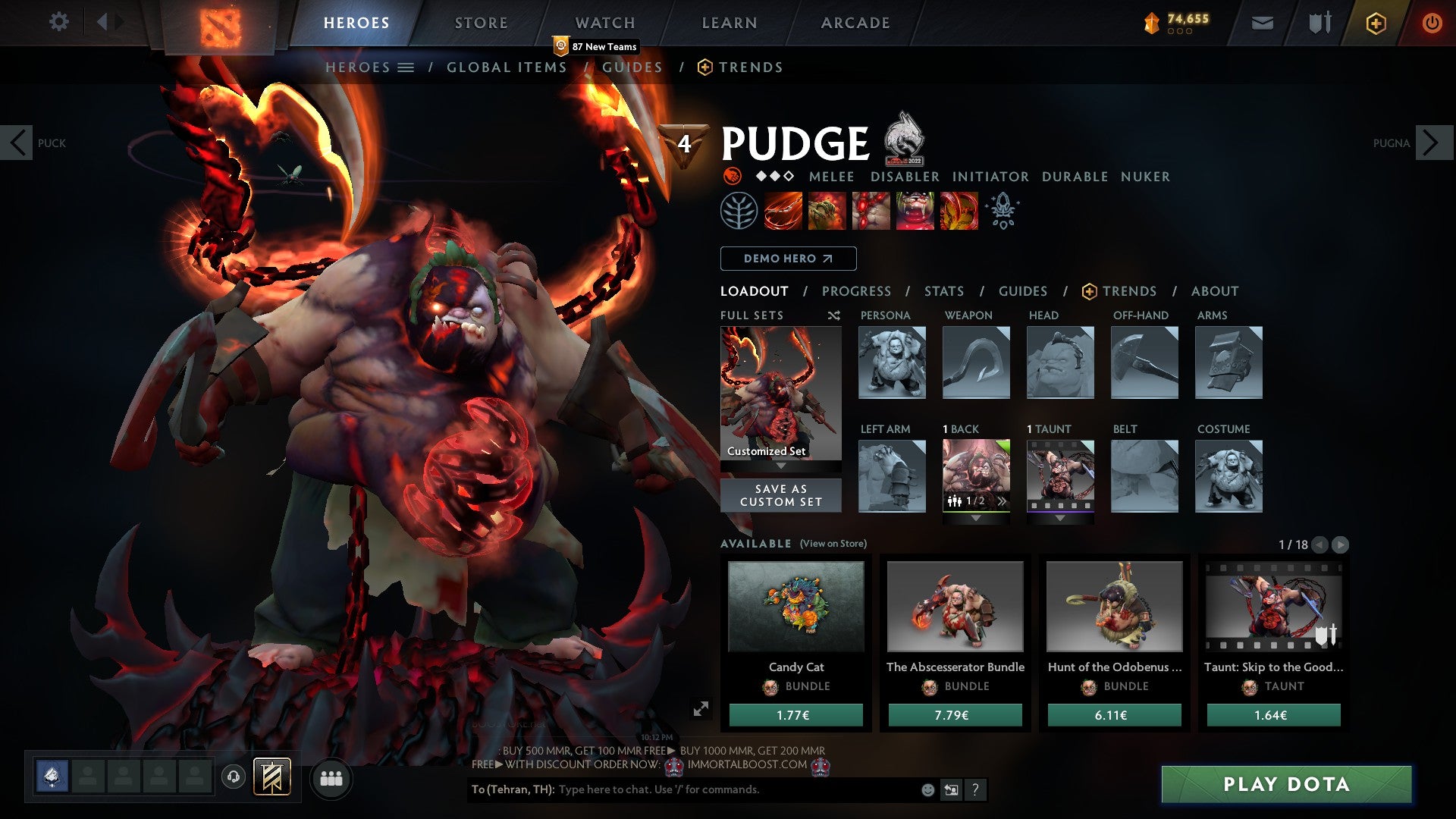Open voice chat headset icon

pos(234,777)
